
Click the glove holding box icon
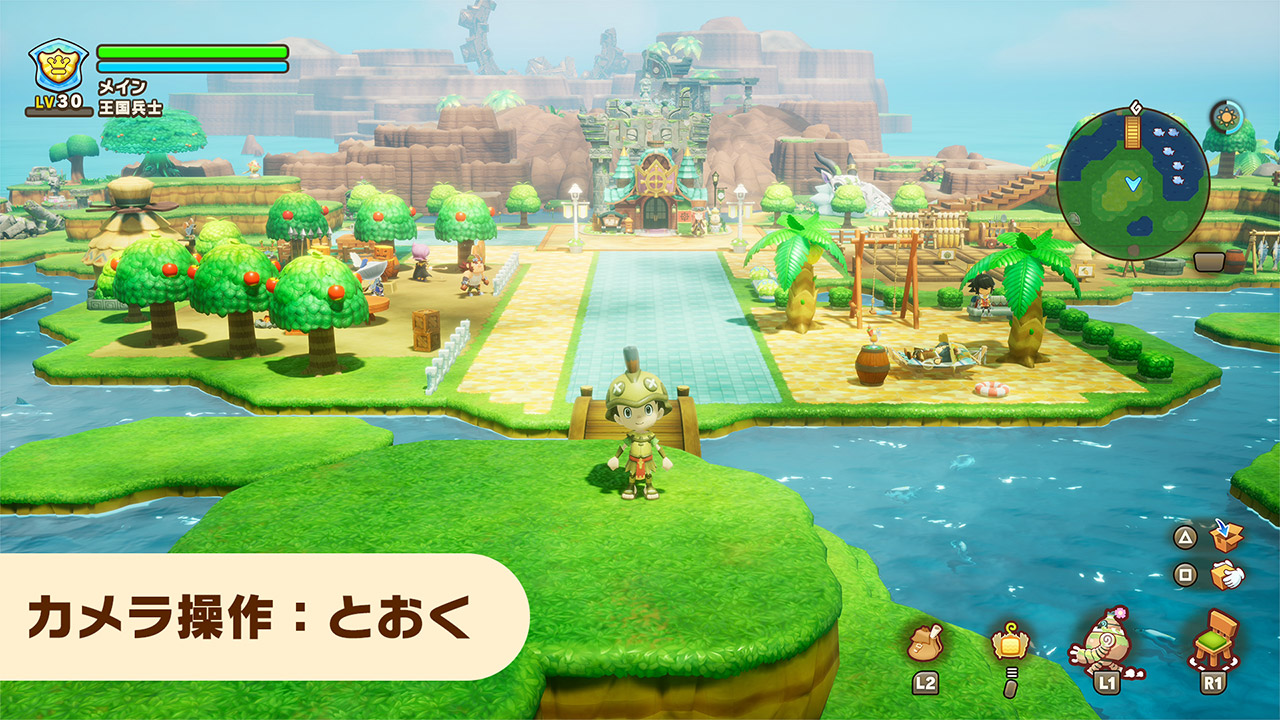click(1226, 576)
